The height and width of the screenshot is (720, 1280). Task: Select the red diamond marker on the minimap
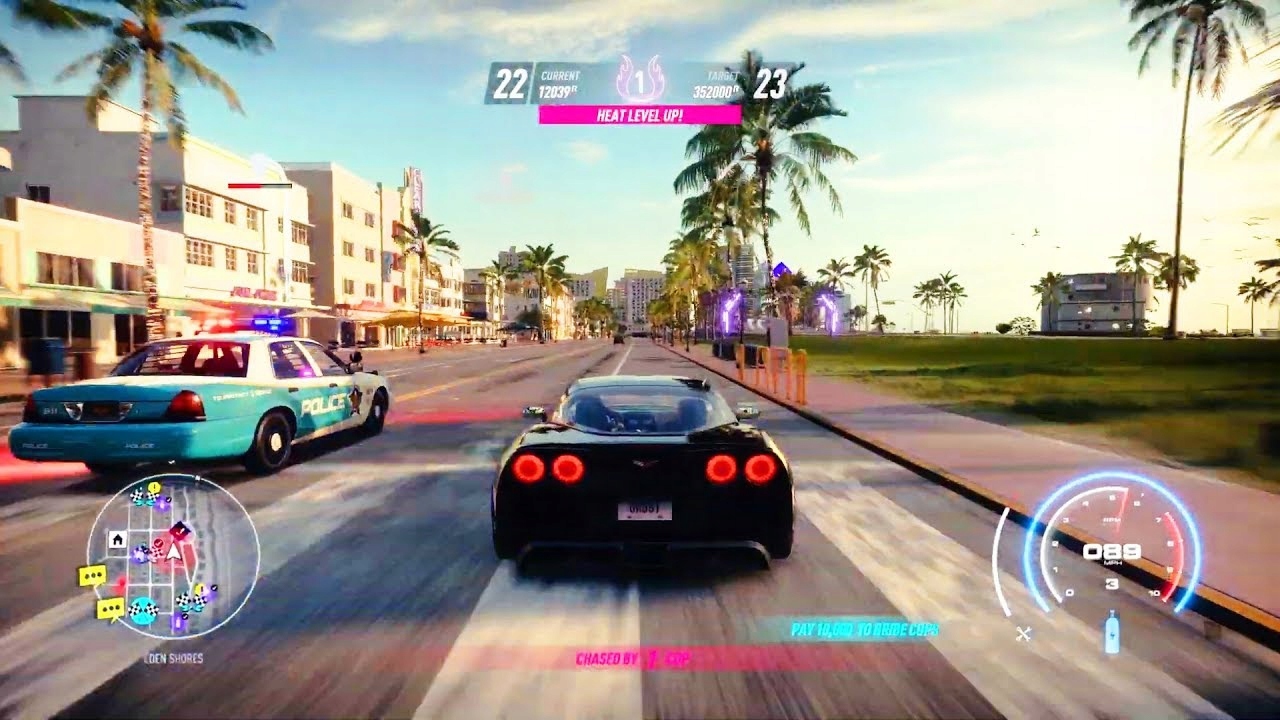(x=180, y=530)
